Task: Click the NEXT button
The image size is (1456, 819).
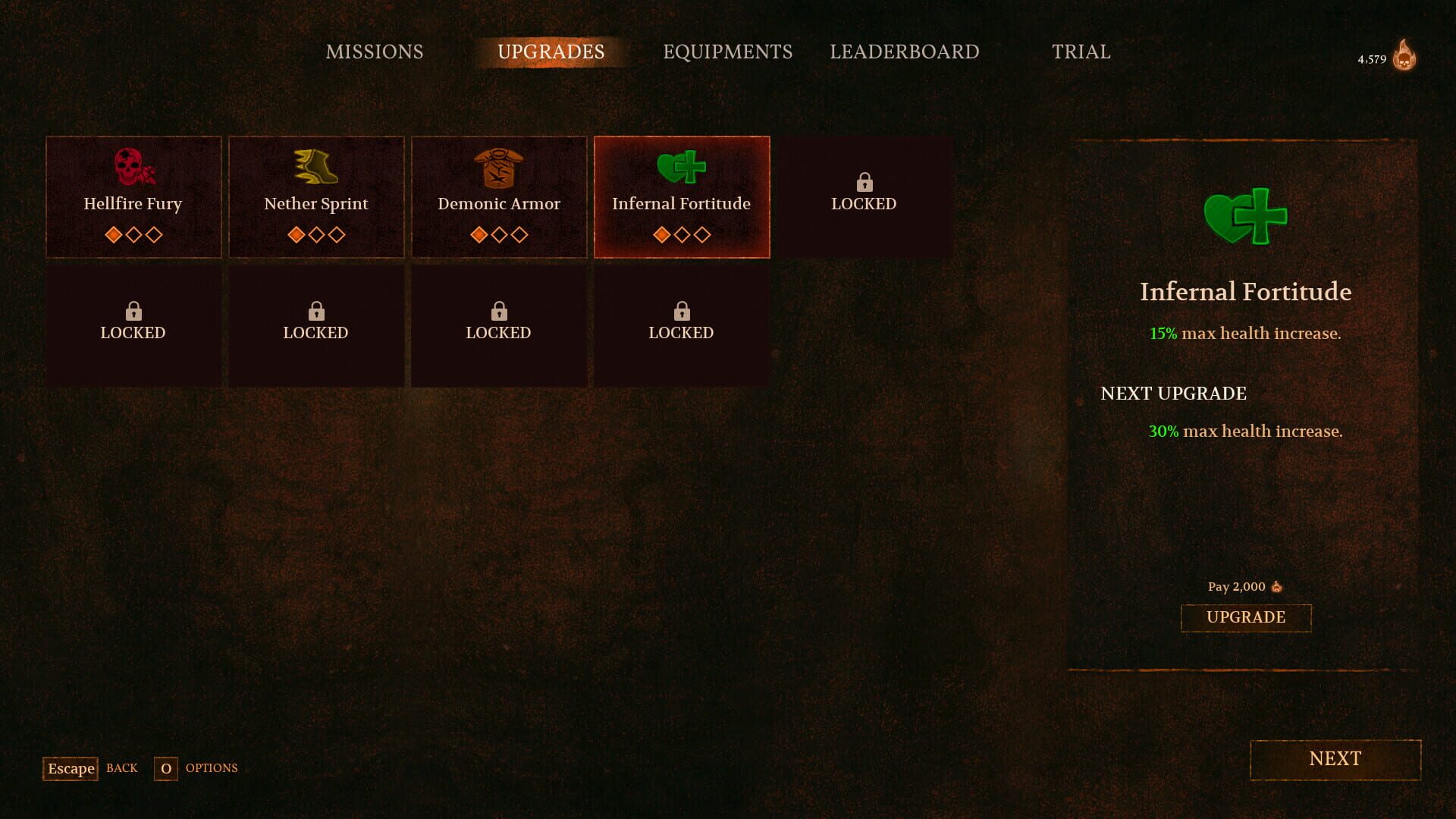Action: coord(1335,759)
